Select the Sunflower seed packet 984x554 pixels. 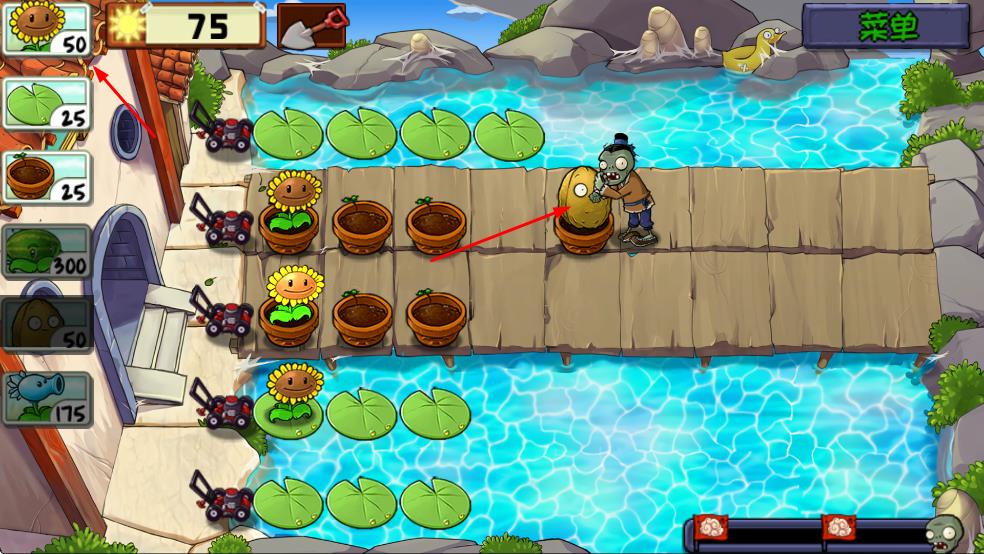(x=48, y=28)
